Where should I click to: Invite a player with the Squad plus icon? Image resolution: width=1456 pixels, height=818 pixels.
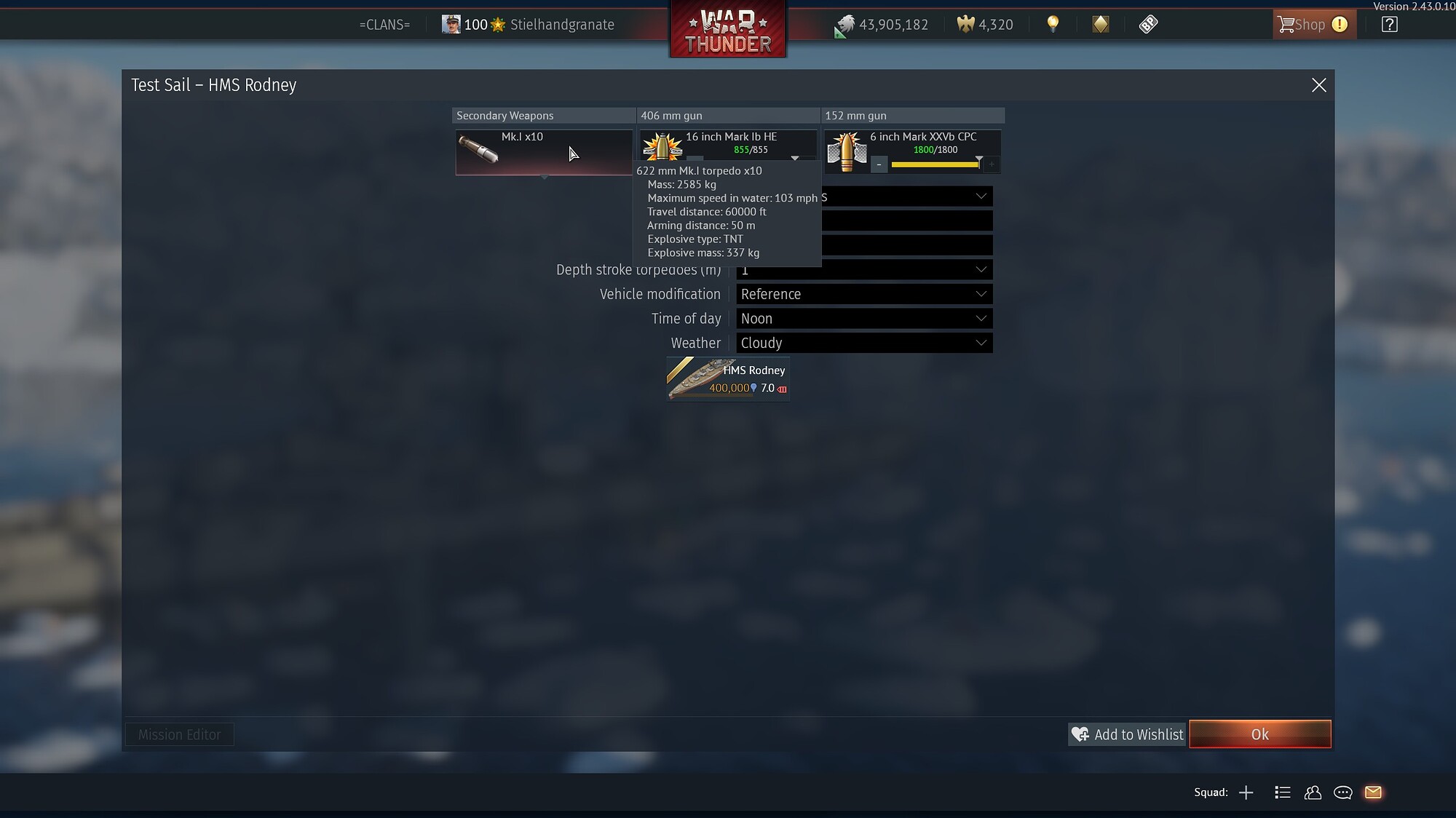coord(1247,793)
